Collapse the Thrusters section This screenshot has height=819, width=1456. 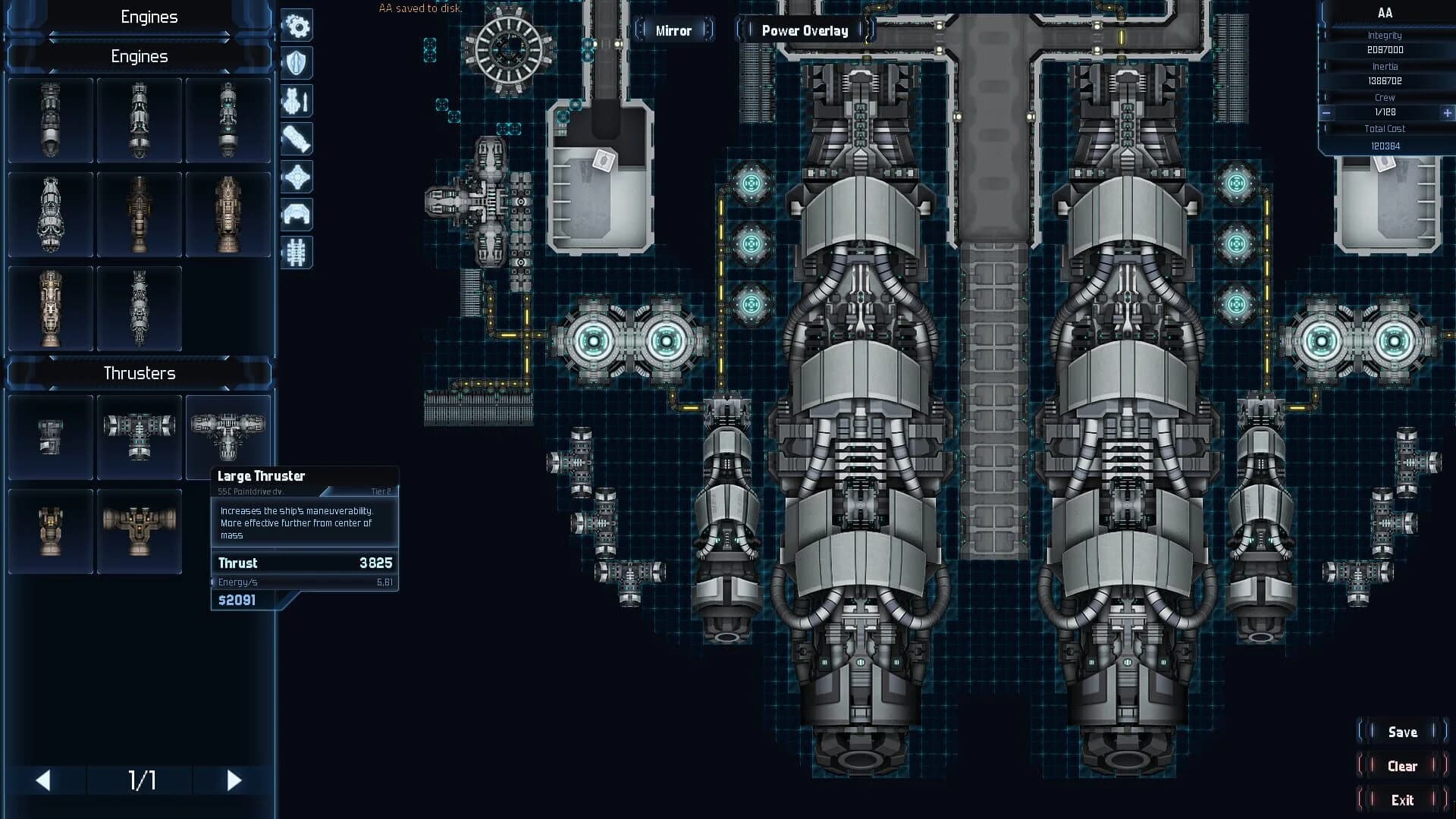pyautogui.click(x=140, y=372)
